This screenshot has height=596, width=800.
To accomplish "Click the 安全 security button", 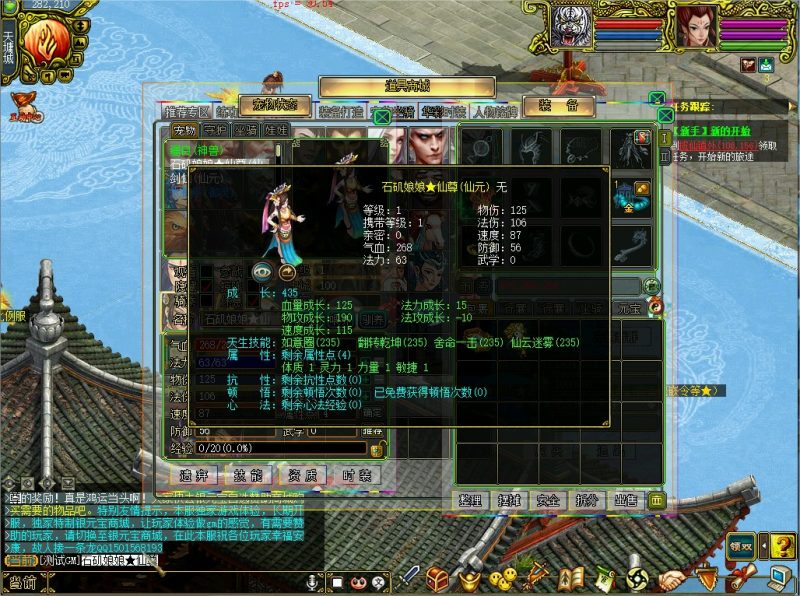I will 548,499.
